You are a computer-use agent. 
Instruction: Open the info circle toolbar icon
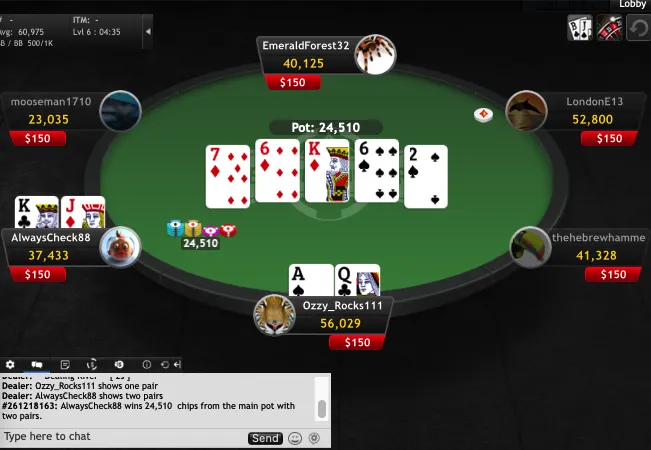pos(146,365)
